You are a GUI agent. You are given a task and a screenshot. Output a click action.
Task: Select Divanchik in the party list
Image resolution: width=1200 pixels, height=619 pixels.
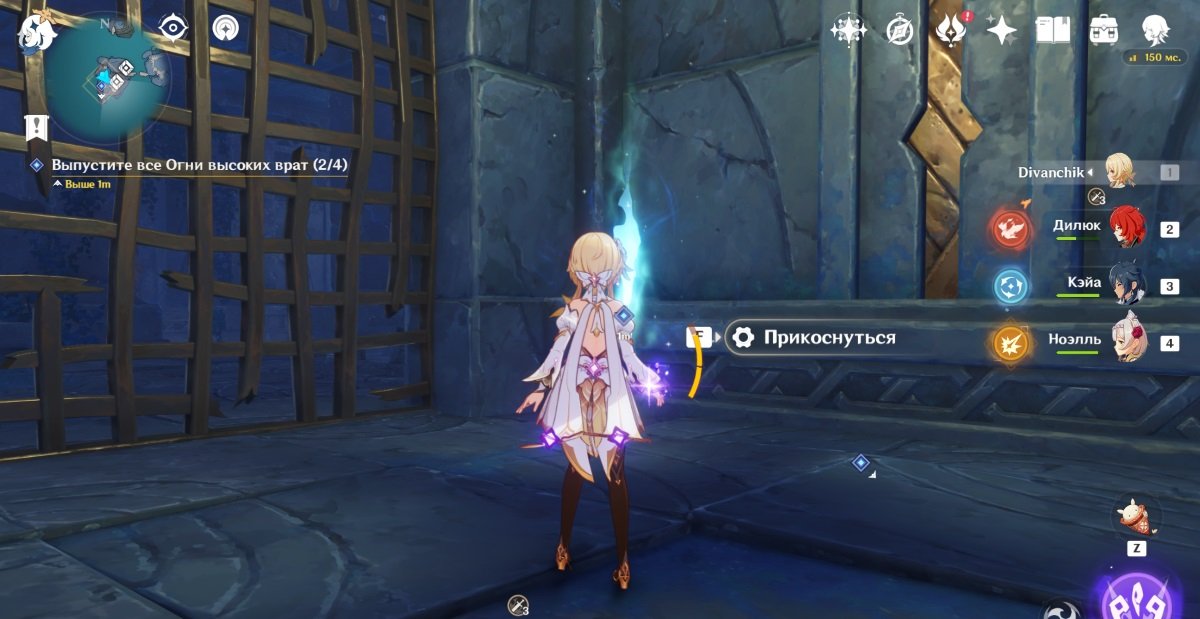[1118, 172]
